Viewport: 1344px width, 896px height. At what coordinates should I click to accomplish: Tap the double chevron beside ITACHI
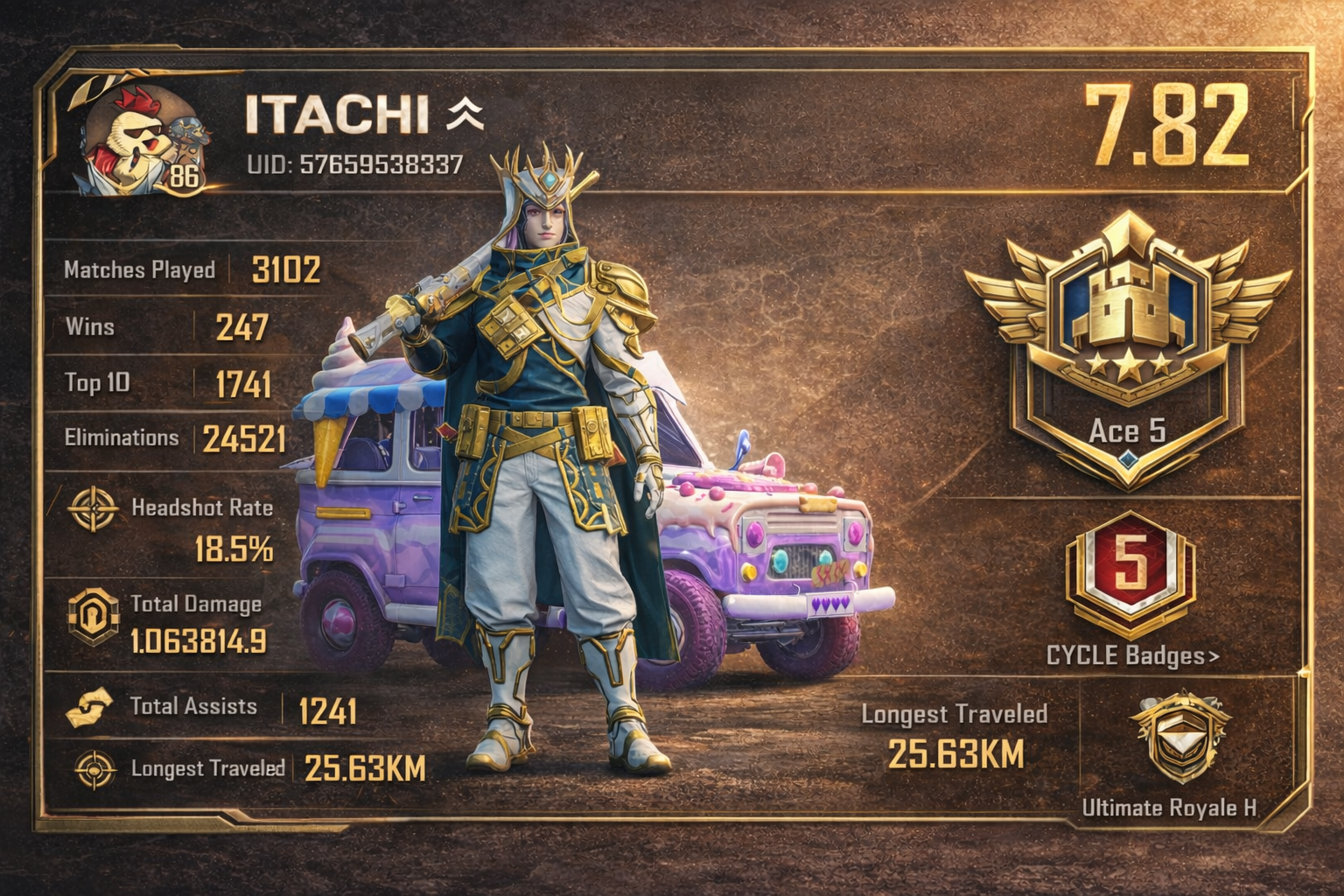(x=465, y=114)
